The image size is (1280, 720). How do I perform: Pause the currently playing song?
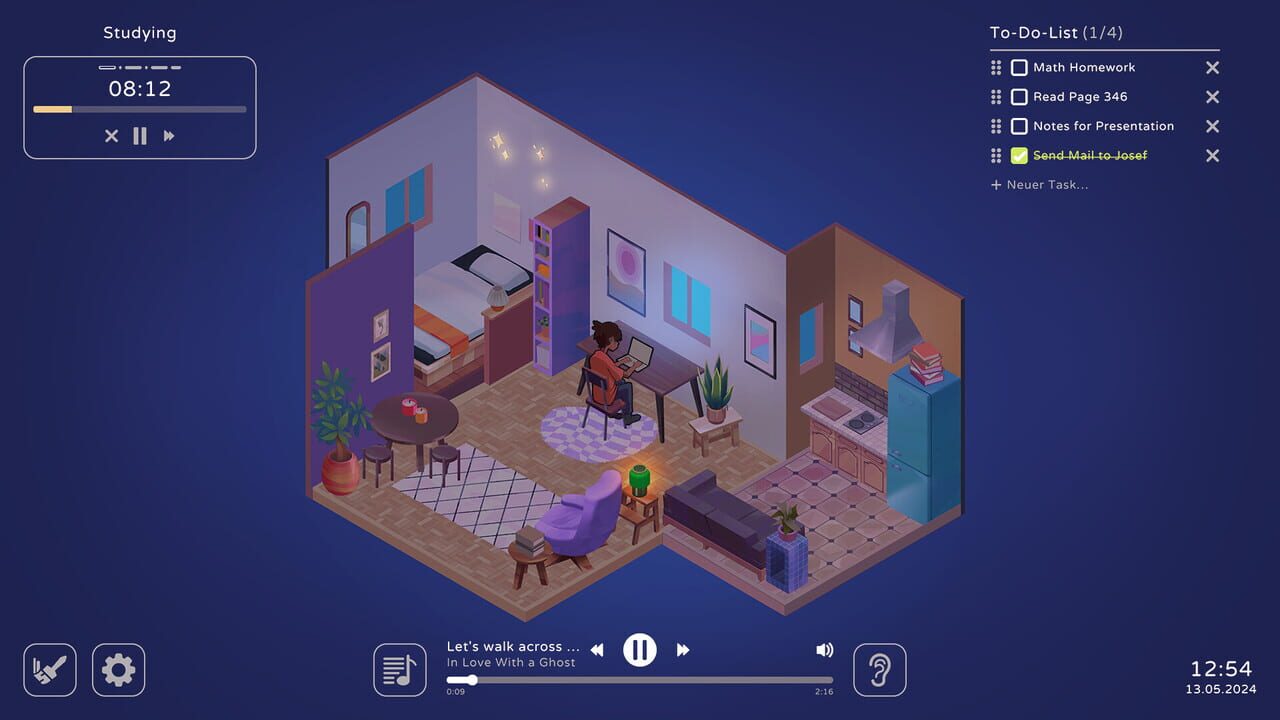point(640,649)
